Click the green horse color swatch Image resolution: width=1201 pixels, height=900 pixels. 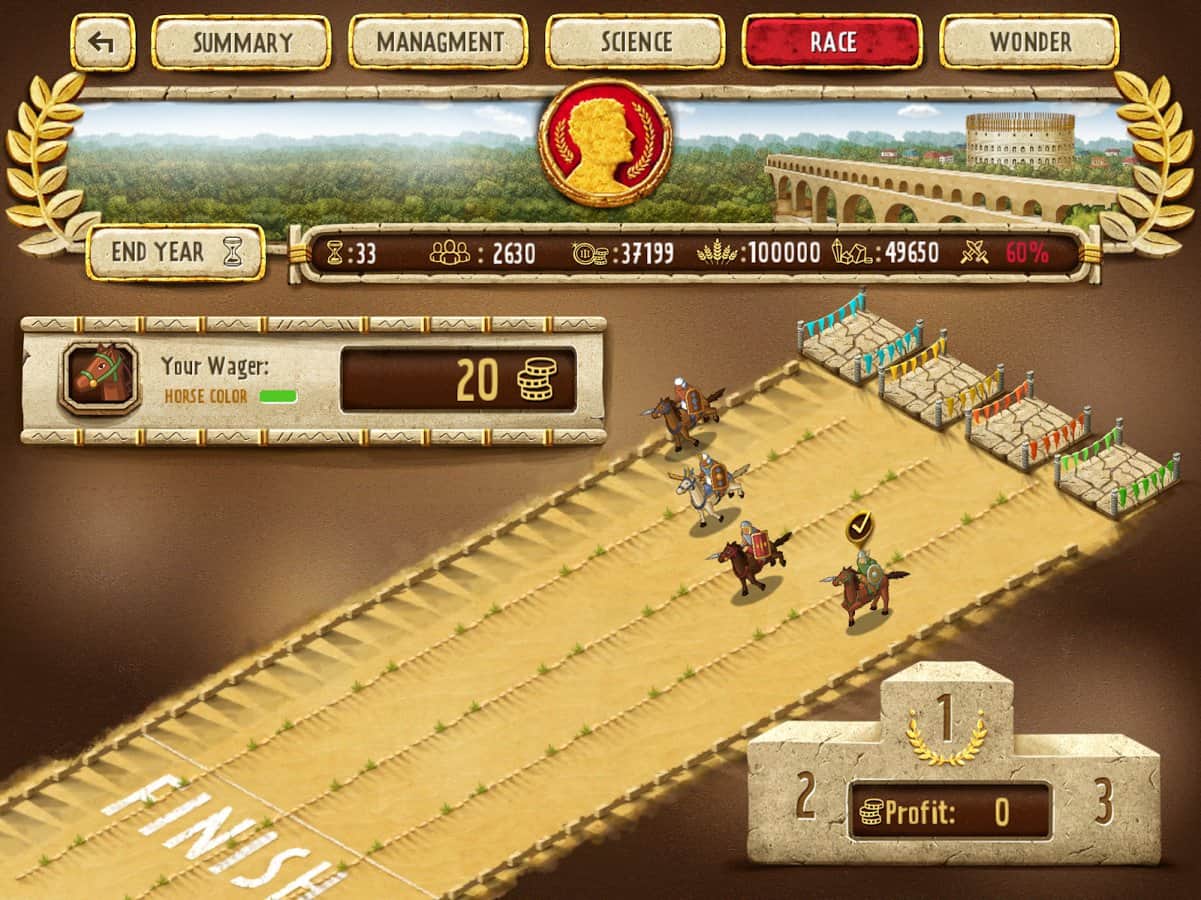[278, 396]
